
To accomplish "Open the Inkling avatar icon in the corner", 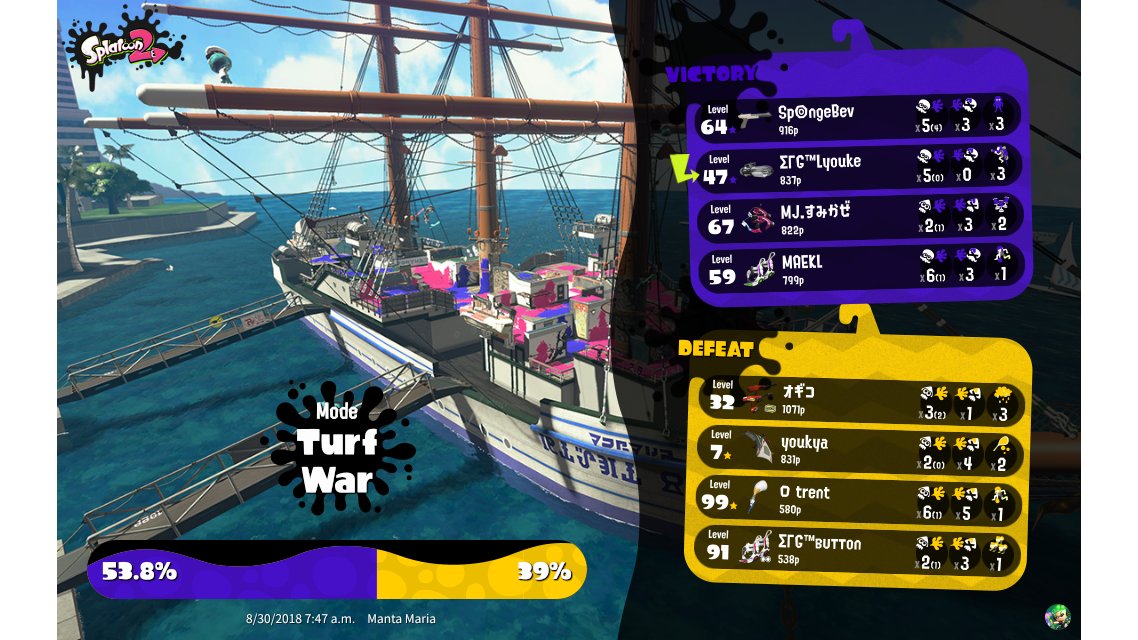I will [x=1057, y=616].
